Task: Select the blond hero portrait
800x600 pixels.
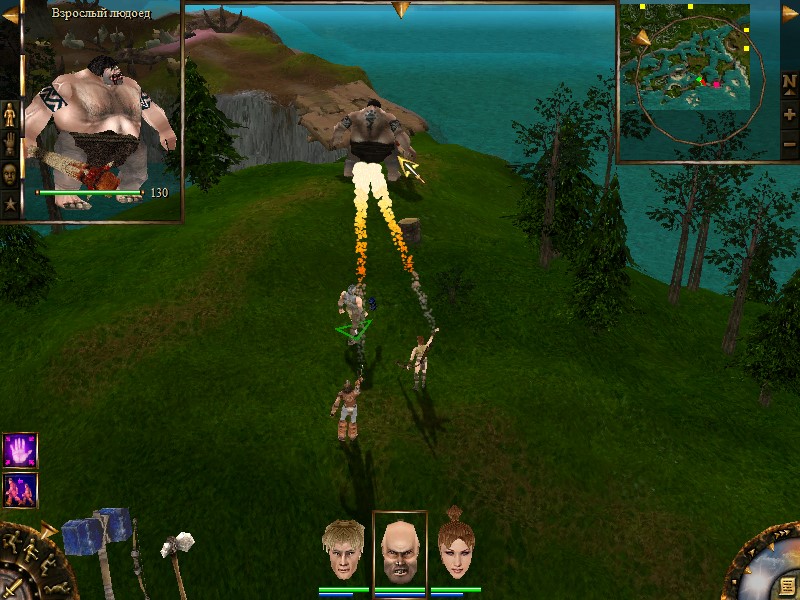Action: click(x=343, y=550)
